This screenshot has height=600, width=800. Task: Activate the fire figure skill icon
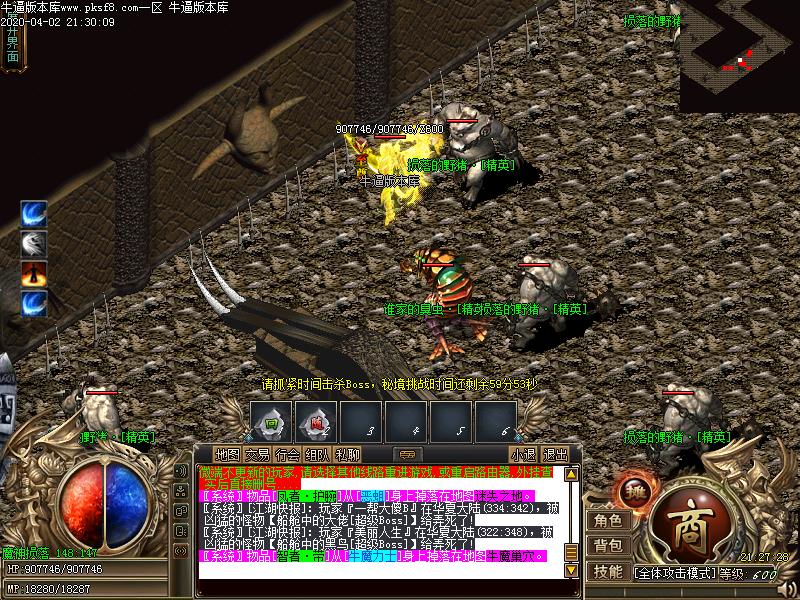[34, 273]
